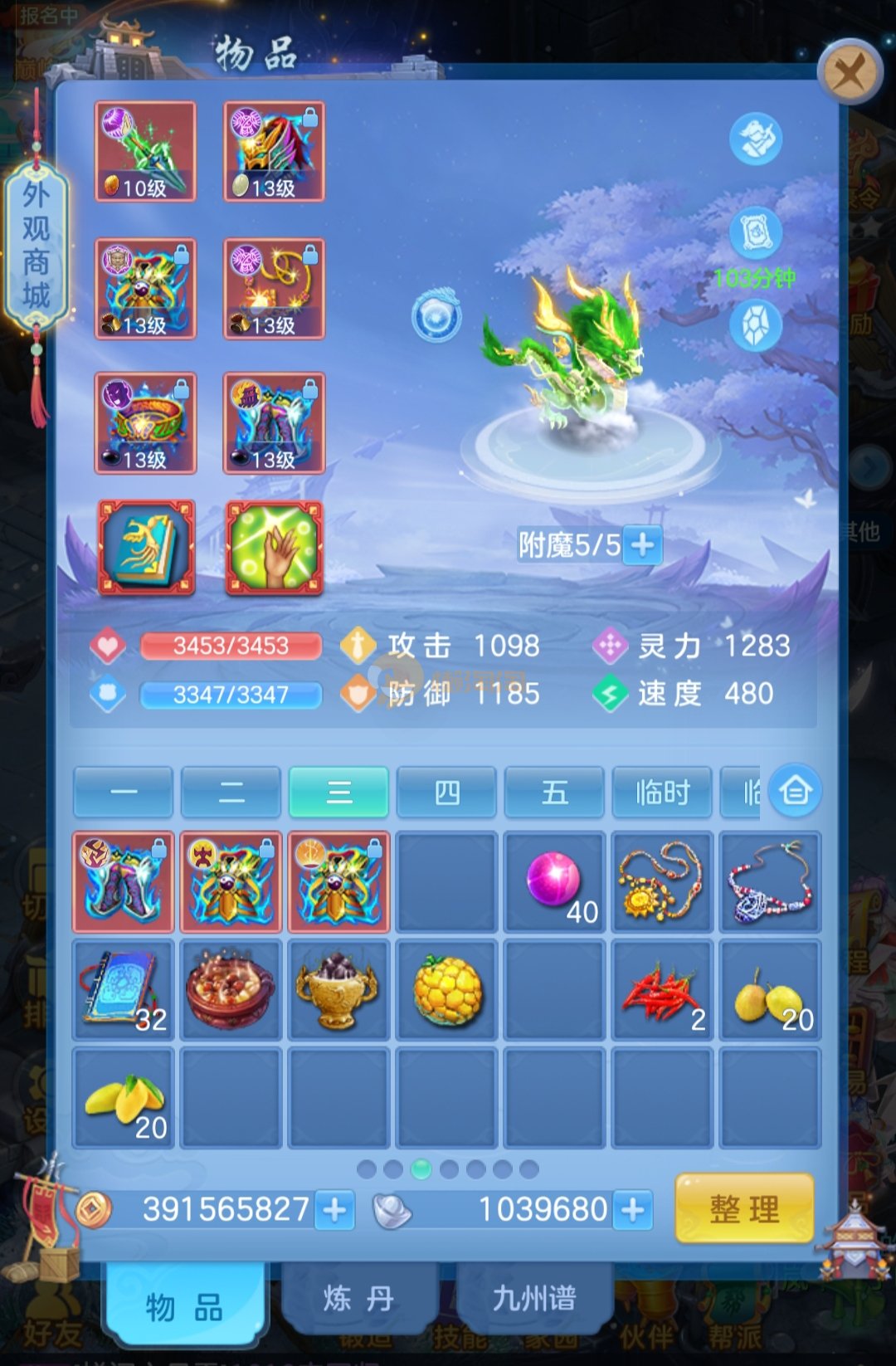Open the warehouse chest button beside tabs
The width and height of the screenshot is (896, 1366).
(795, 790)
